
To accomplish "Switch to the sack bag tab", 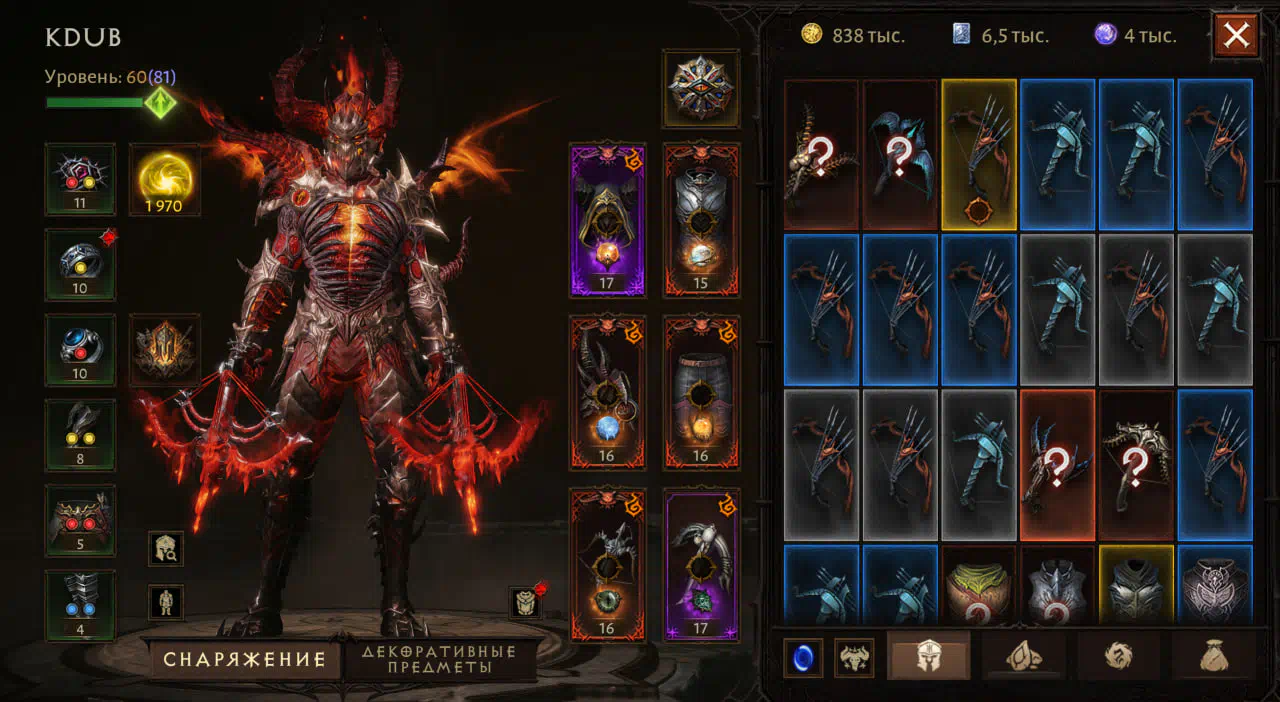I will pyautogui.click(x=1215, y=657).
